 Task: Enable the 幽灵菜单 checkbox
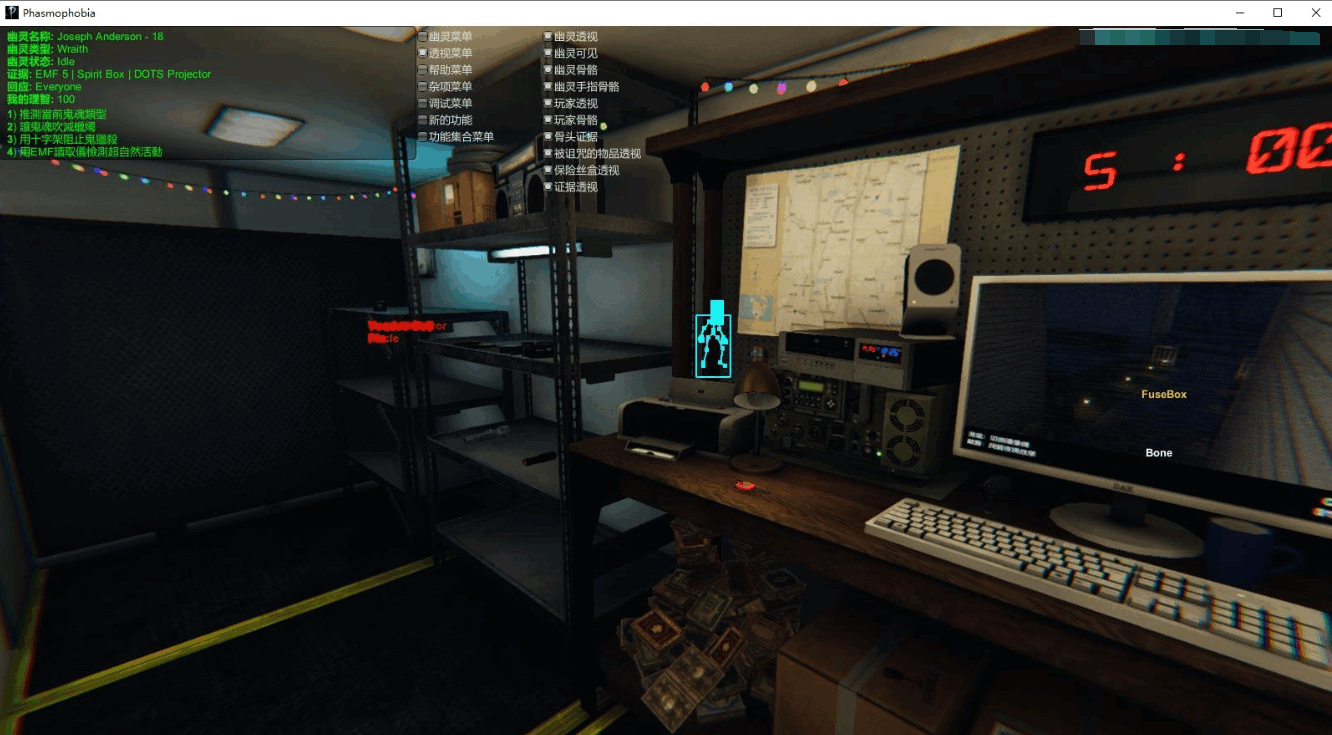point(424,36)
